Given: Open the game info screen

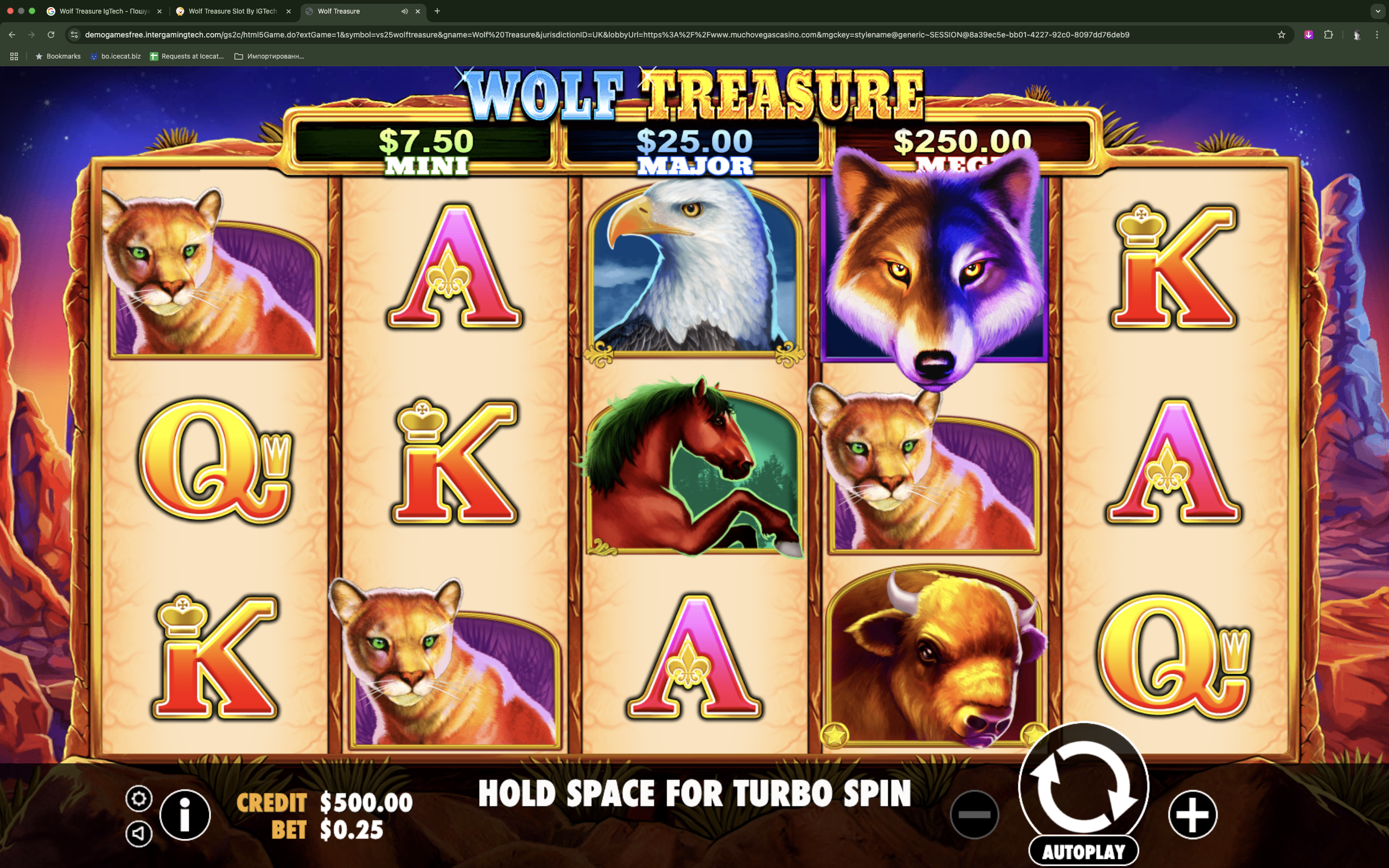Looking at the screenshot, I should pos(184,814).
